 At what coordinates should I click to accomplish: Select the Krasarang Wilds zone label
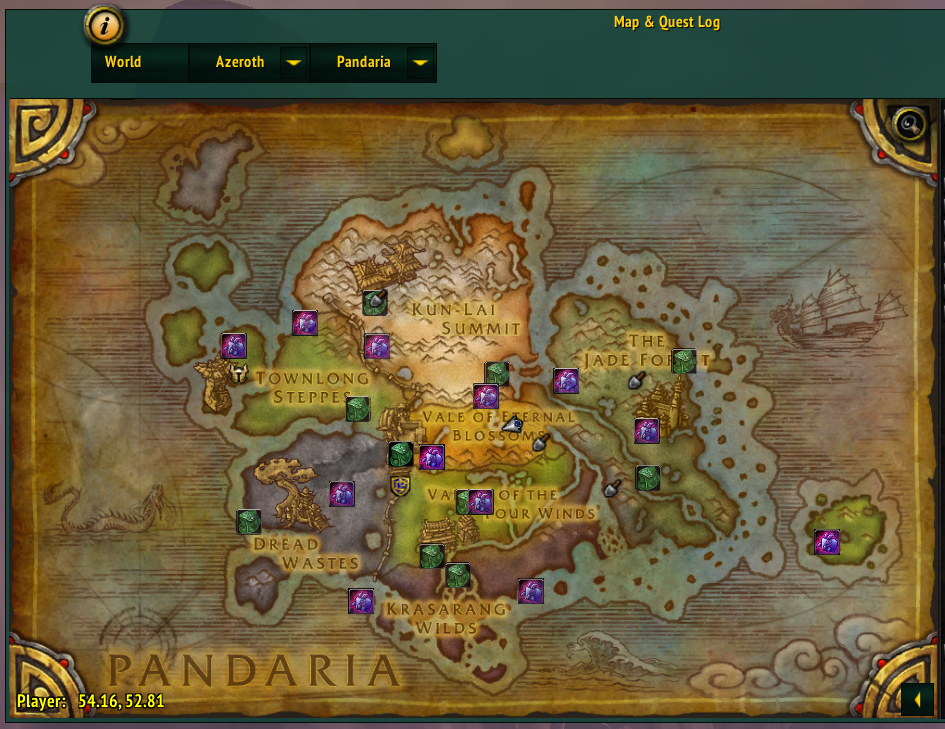pos(446,618)
